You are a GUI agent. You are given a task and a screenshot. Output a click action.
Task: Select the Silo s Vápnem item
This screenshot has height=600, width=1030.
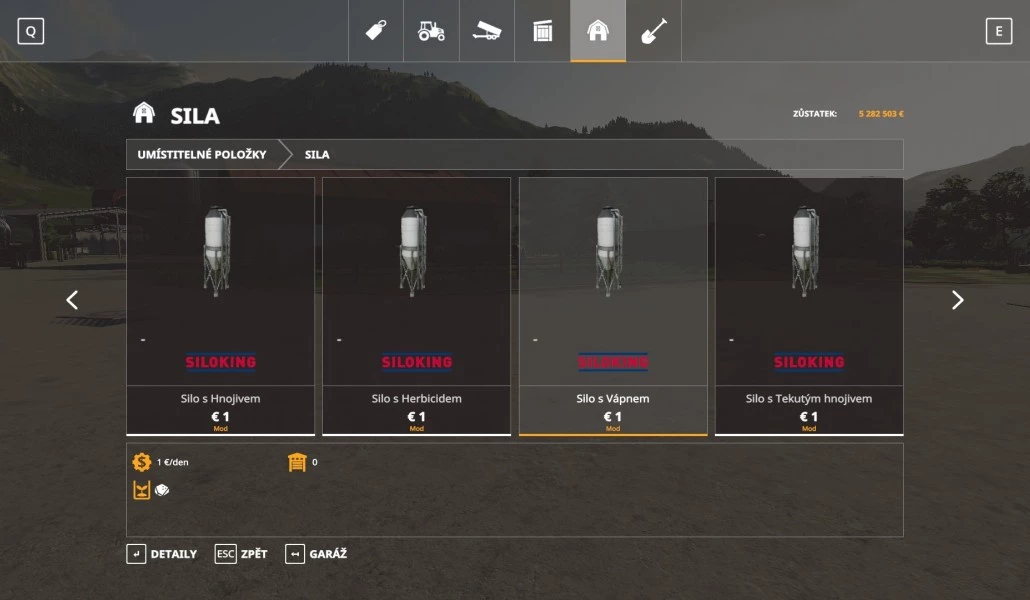coord(612,305)
